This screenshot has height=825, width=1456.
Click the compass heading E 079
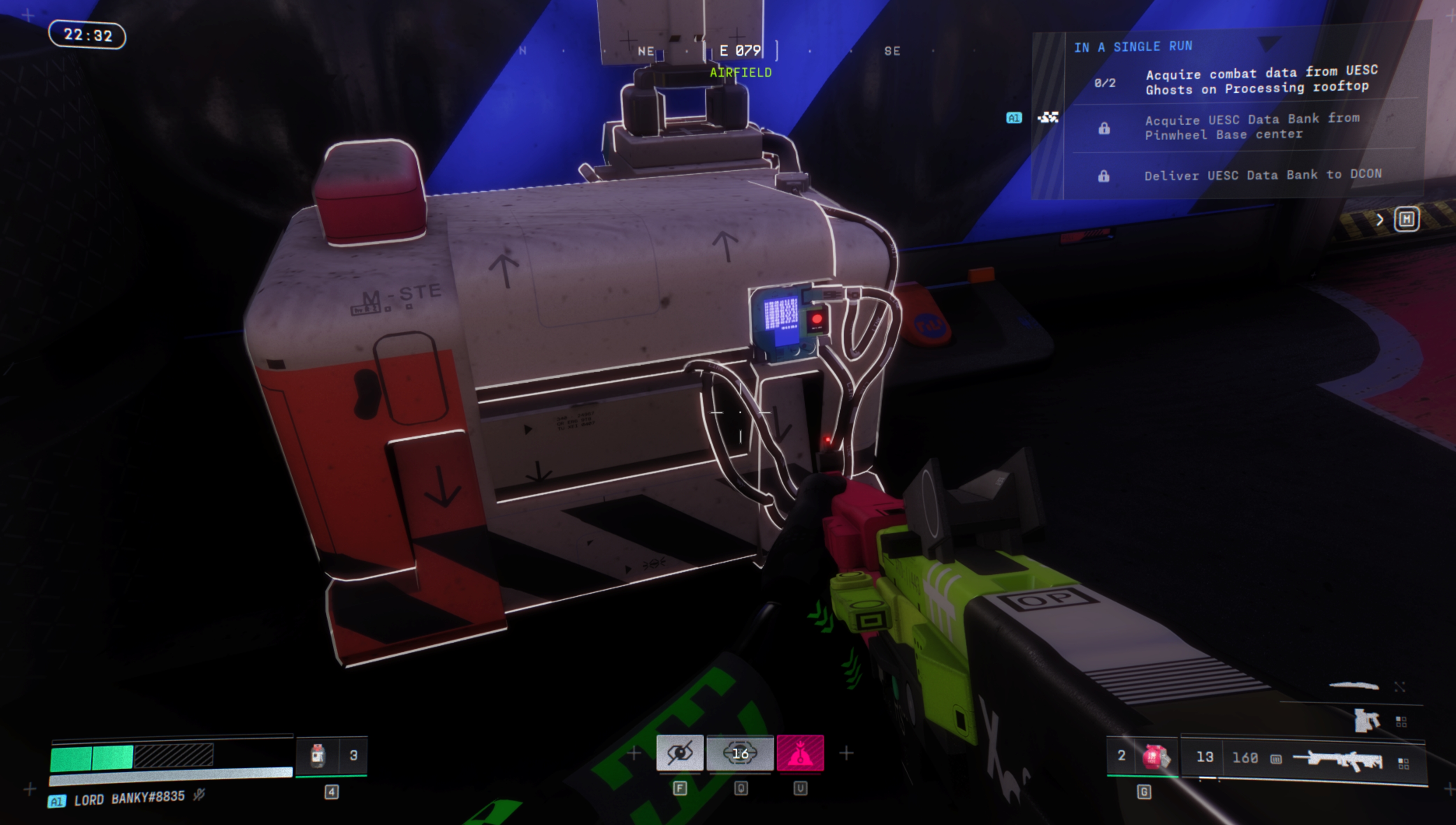coord(739,51)
